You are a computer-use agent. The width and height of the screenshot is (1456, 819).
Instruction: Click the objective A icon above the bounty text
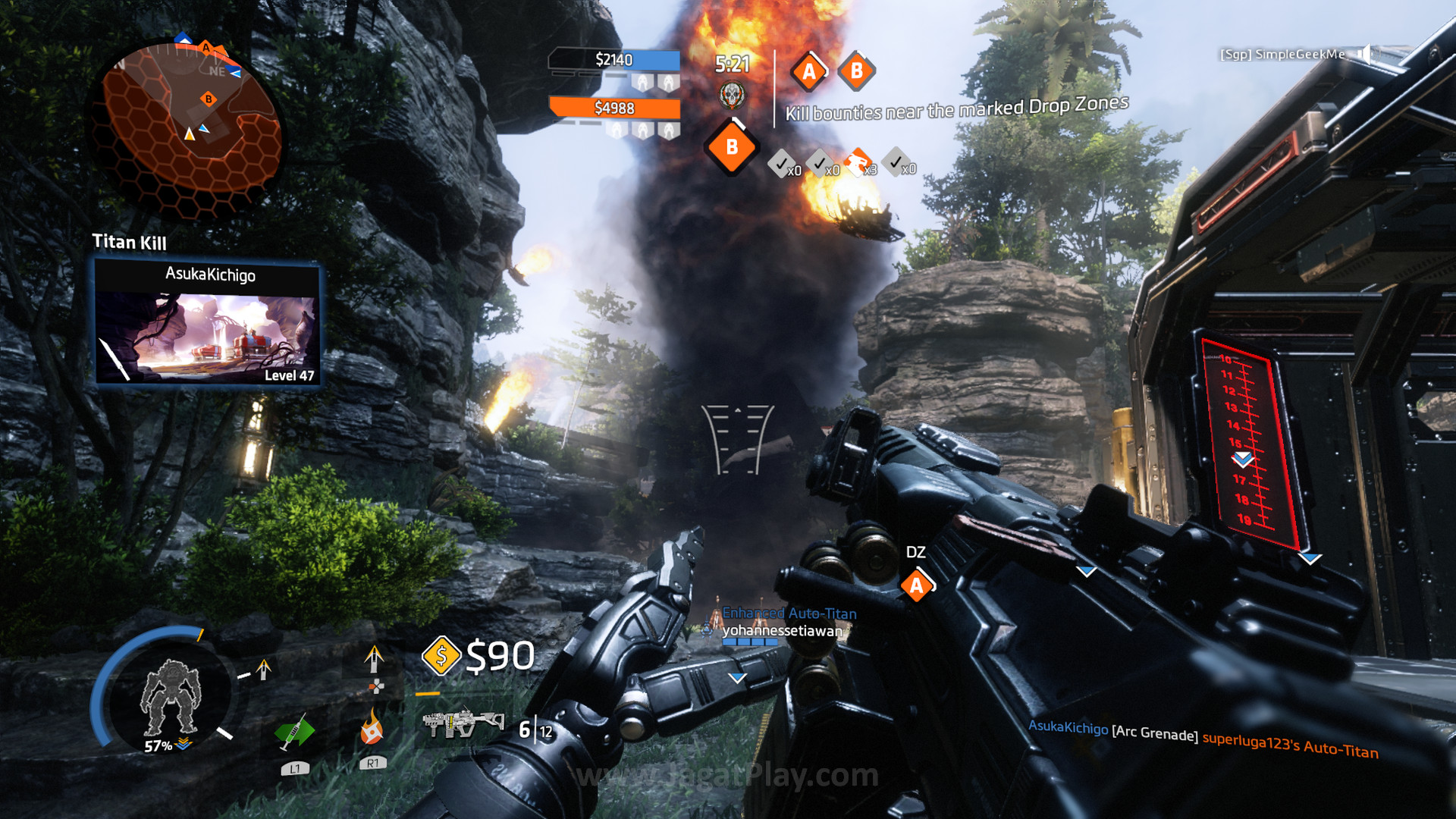click(809, 72)
